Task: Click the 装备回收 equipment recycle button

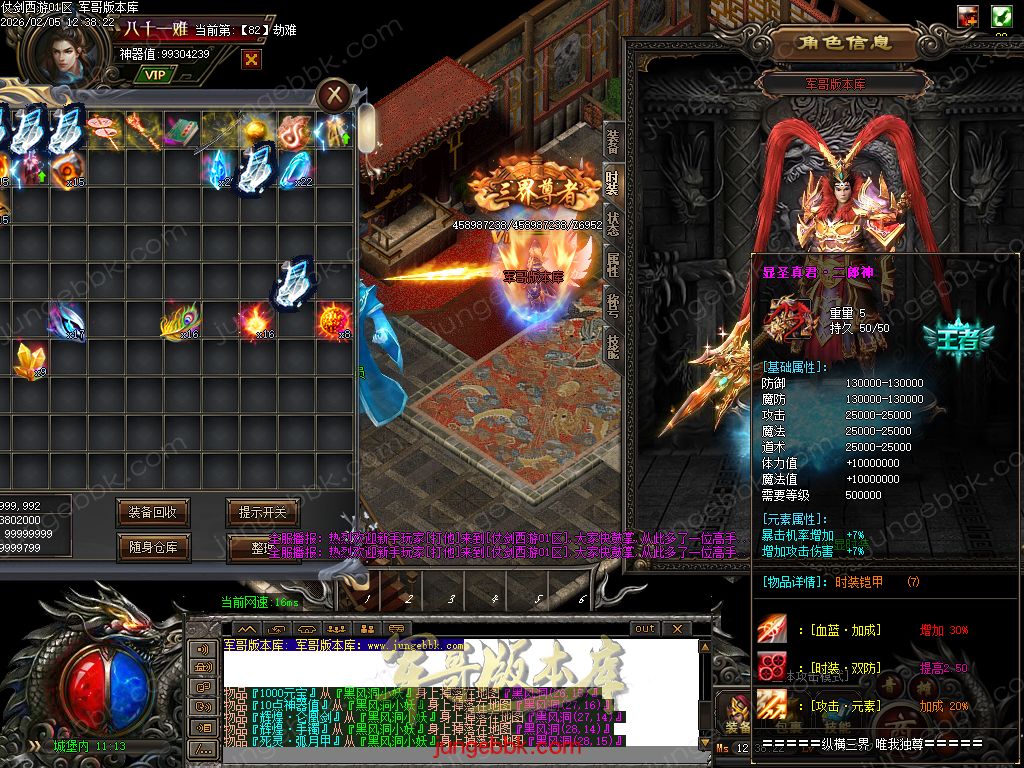Action: point(152,512)
